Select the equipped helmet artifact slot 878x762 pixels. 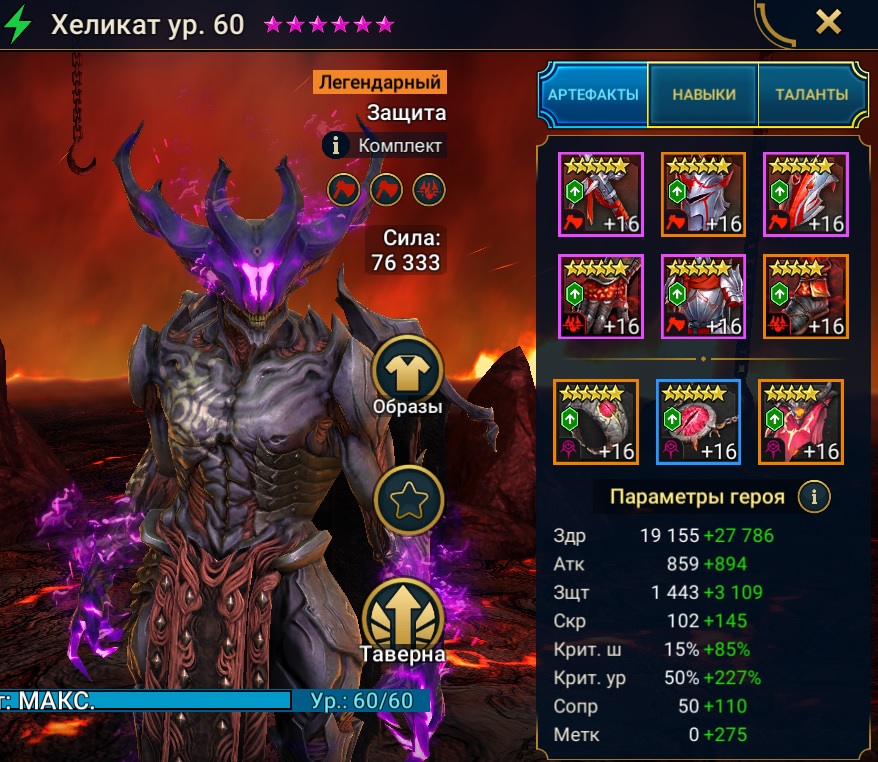(x=702, y=194)
